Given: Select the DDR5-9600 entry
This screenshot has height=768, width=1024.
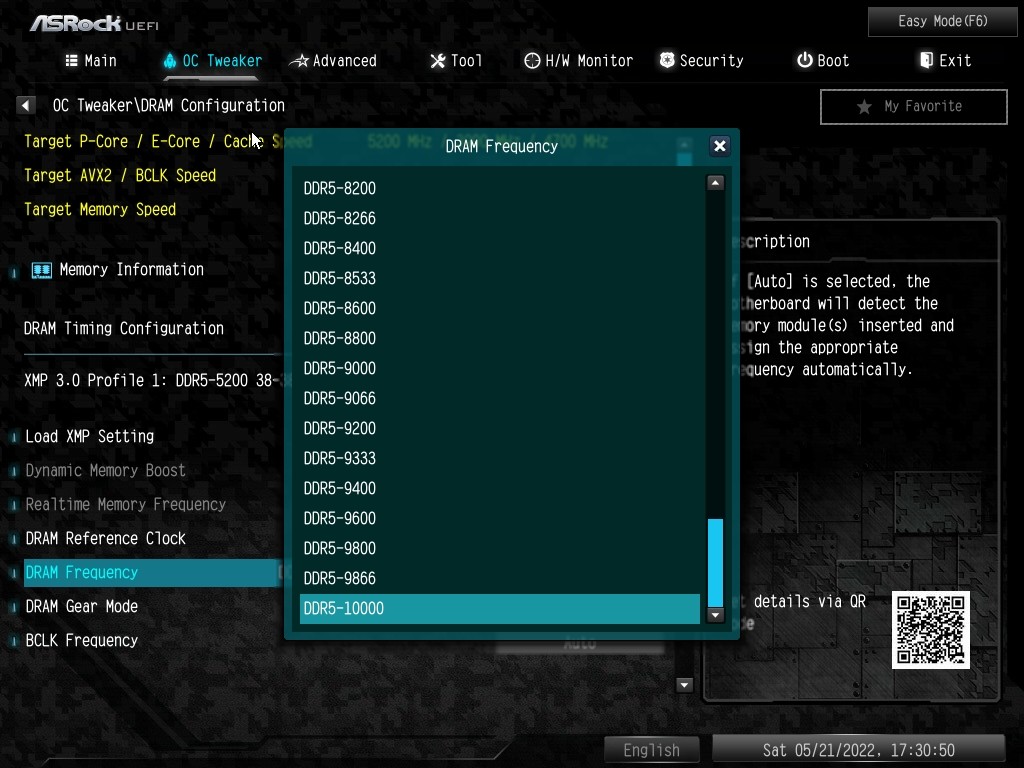Looking at the screenshot, I should coord(499,518).
